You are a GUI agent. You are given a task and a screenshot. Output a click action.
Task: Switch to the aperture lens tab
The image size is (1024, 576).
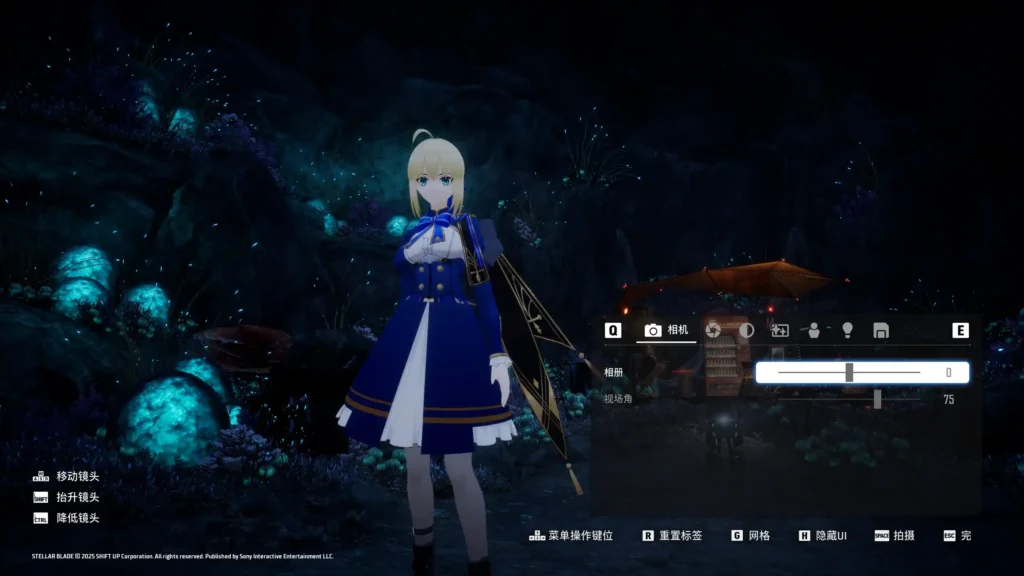point(713,330)
